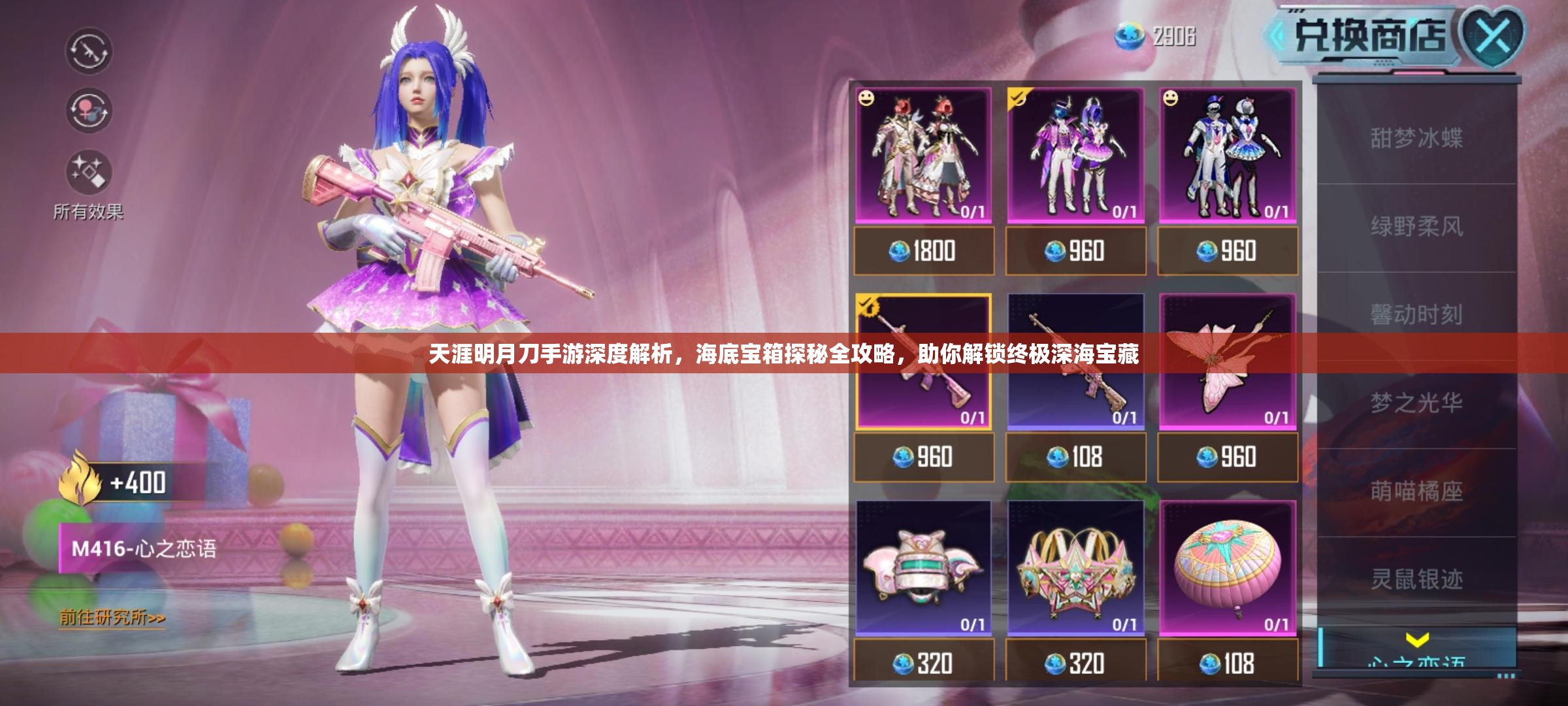Switch to the 甜梦冰蝶 category tab

pos(1416,139)
